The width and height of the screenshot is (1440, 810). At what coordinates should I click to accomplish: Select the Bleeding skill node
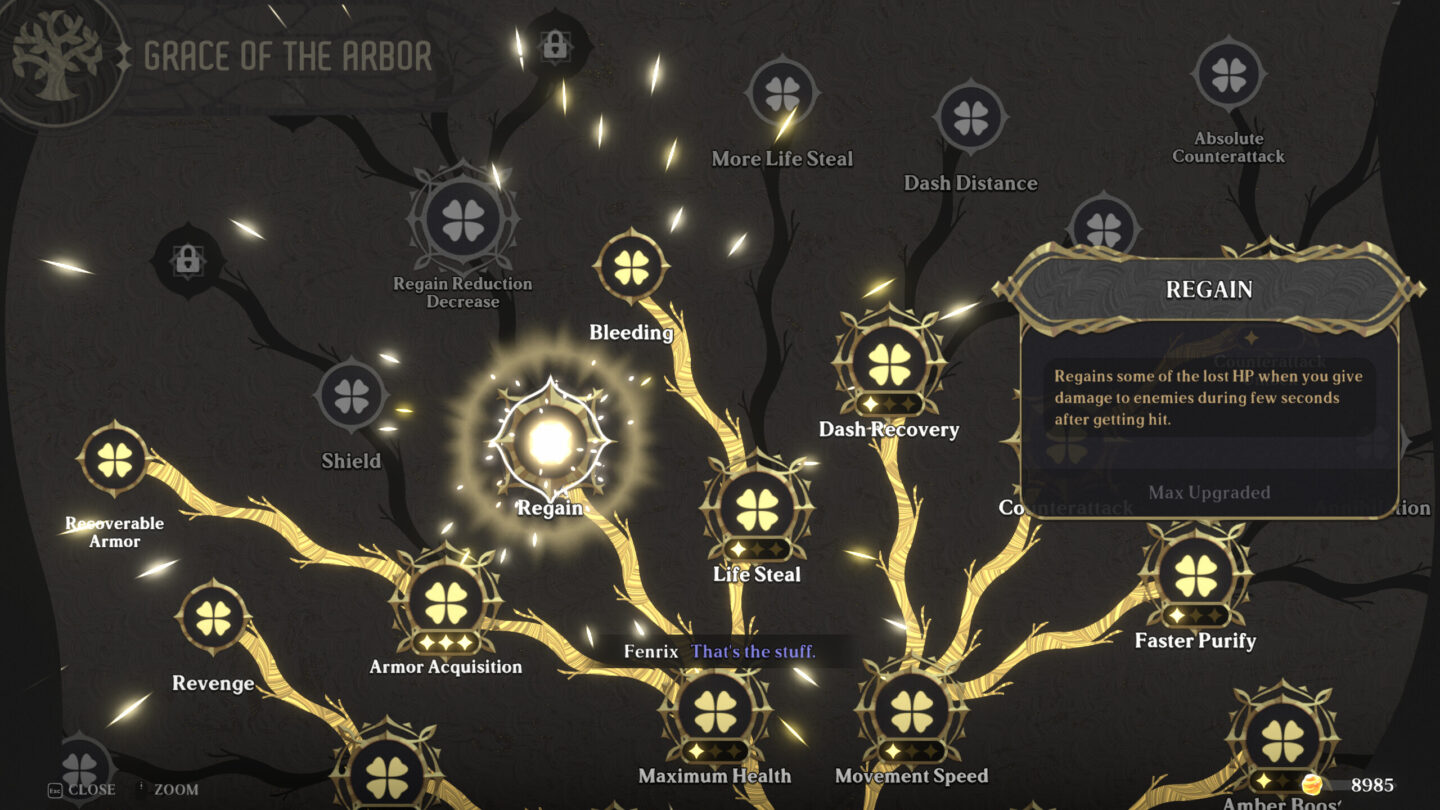coord(630,268)
